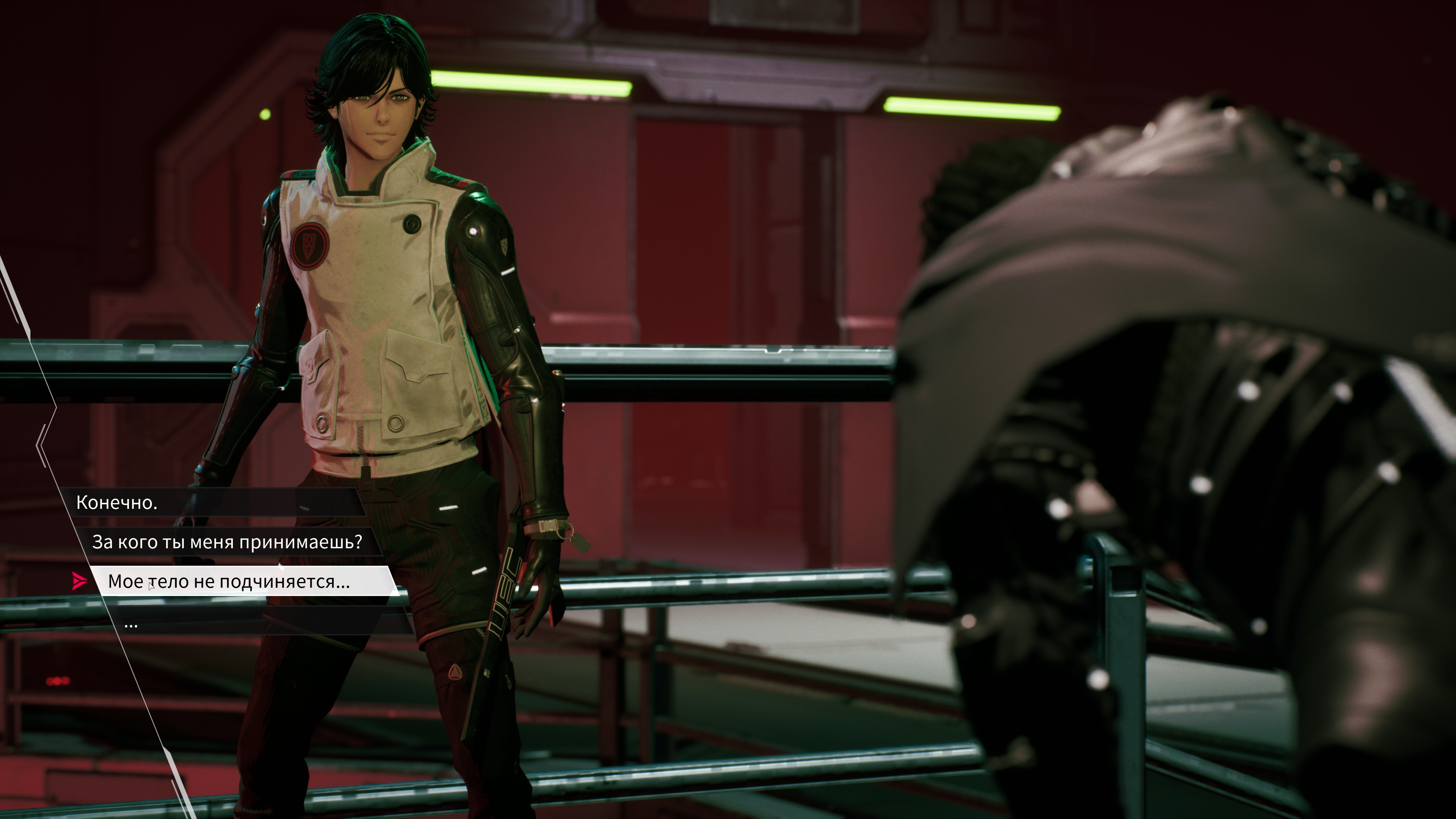The height and width of the screenshot is (819, 1456).
Task: Pick the "Мое тело не подчиняется..." option
Action: [x=229, y=581]
